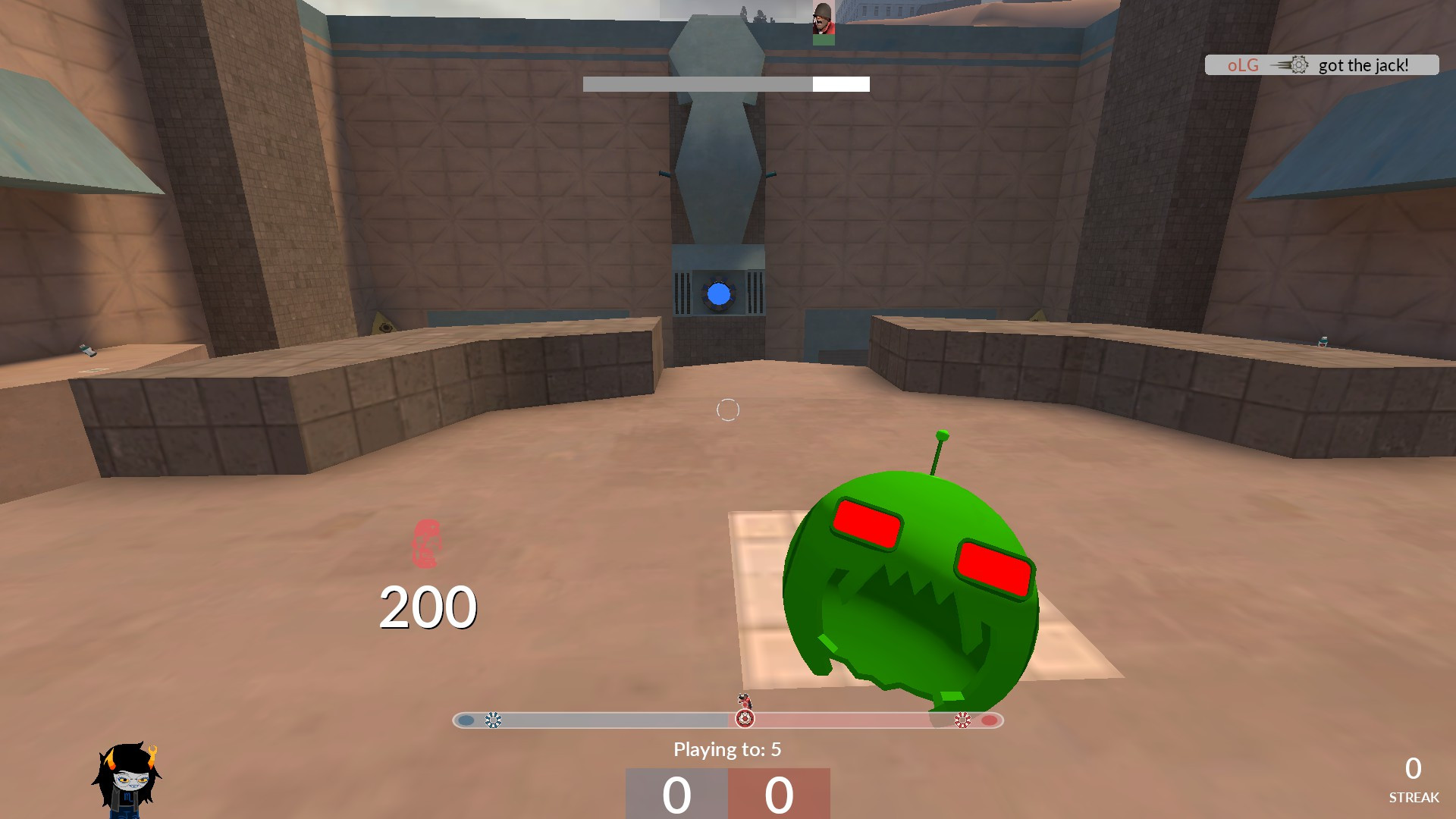Select the blue team score tab showing 0
This screenshot has width=1456, height=819.
[677, 795]
